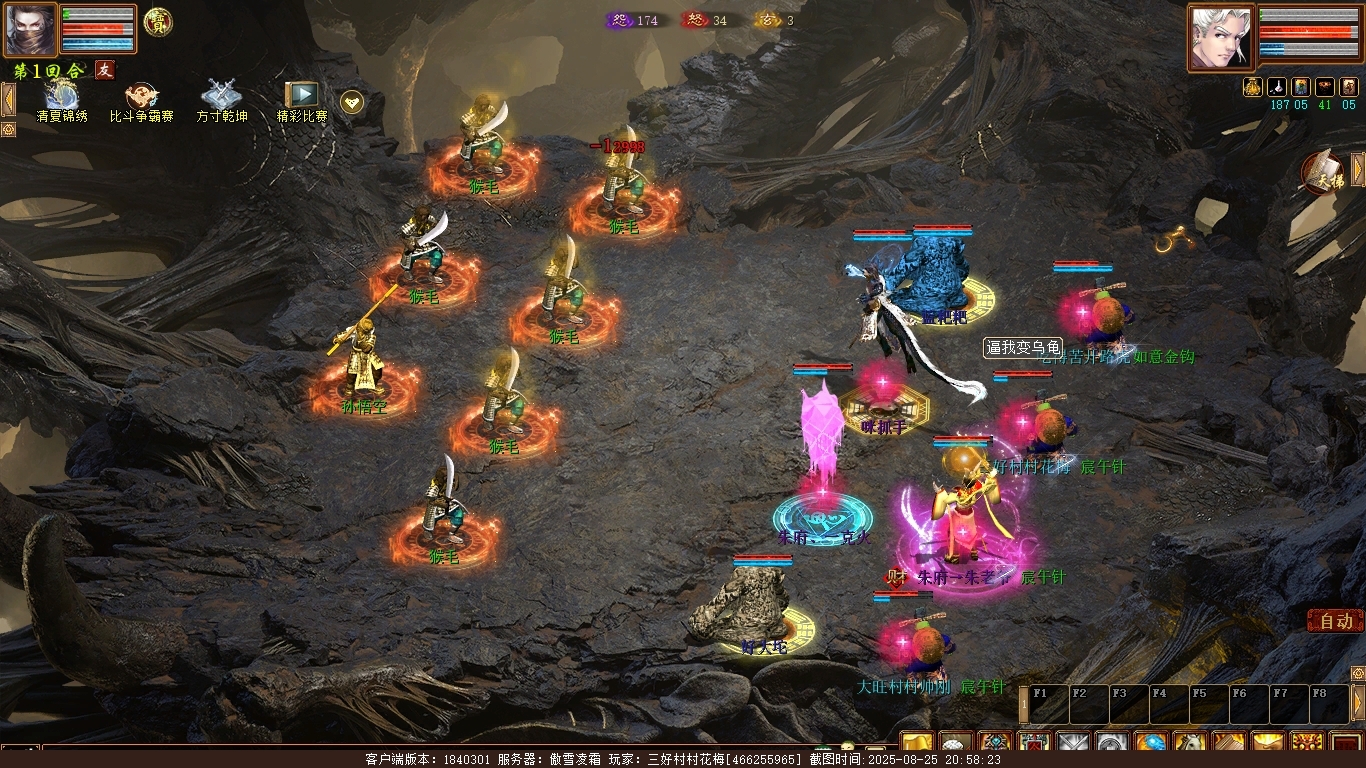The width and height of the screenshot is (1366, 768).
Task: Click the round gold heart button
Action: click(352, 101)
